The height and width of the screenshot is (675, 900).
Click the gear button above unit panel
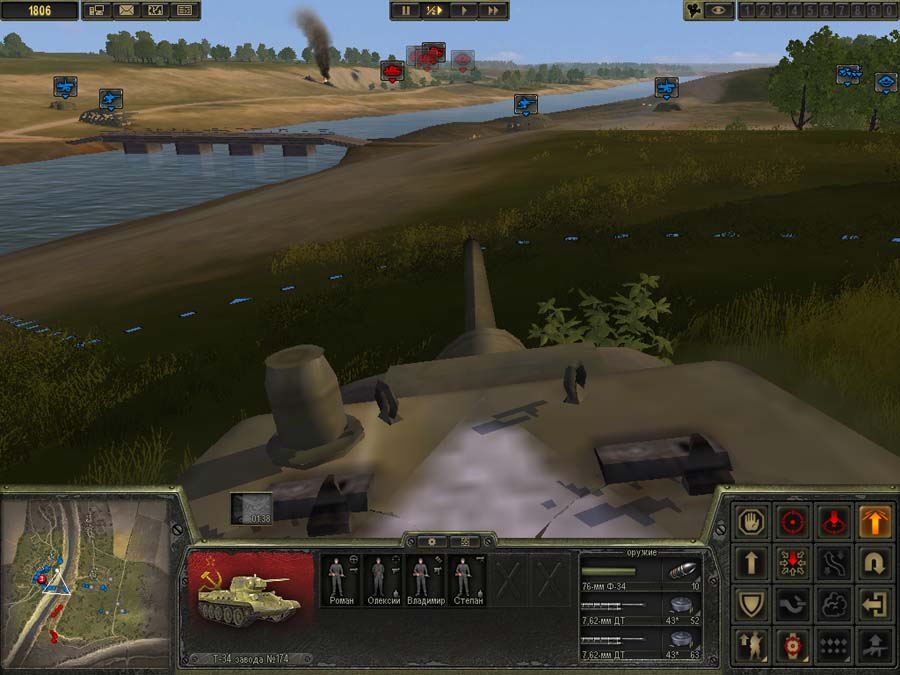[431, 541]
